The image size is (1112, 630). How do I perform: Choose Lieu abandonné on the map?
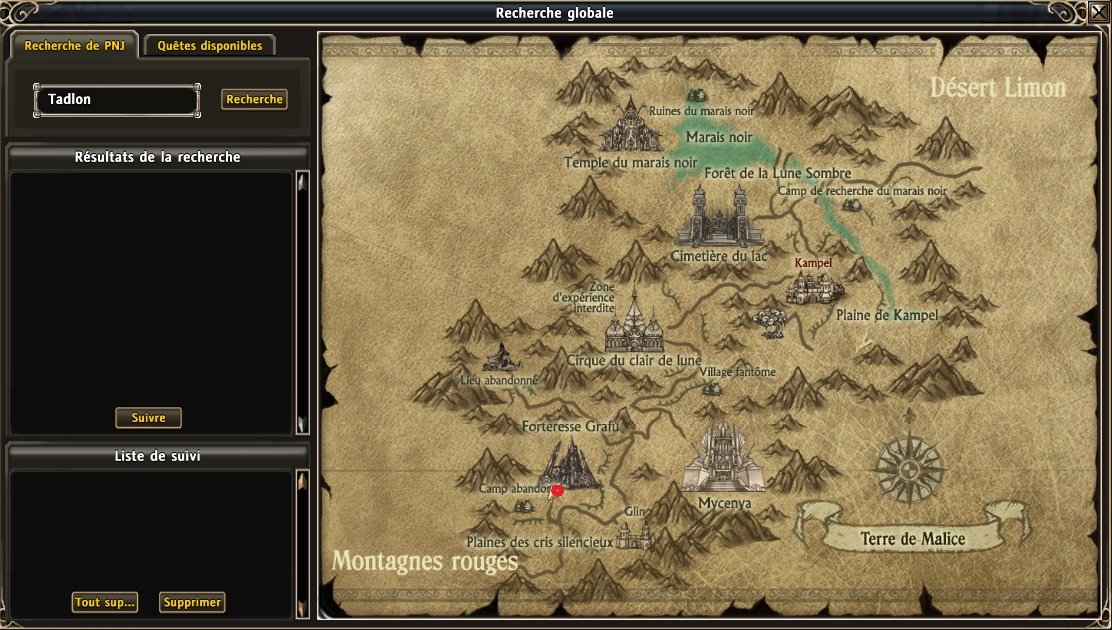point(499,359)
